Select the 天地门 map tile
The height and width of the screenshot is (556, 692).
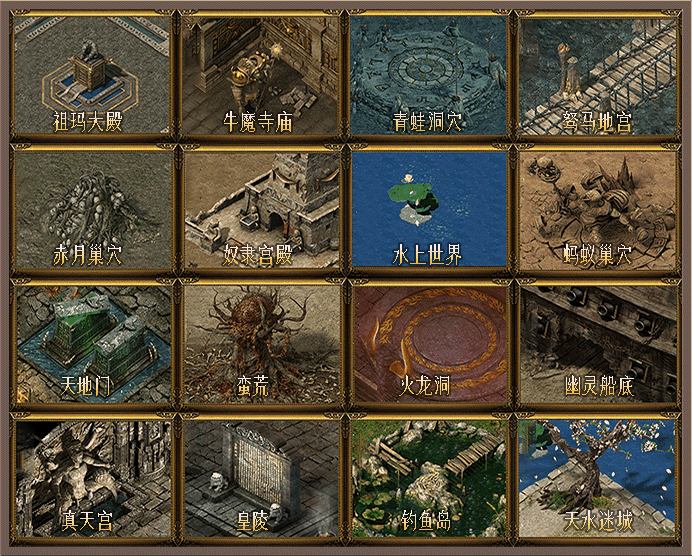91,342
